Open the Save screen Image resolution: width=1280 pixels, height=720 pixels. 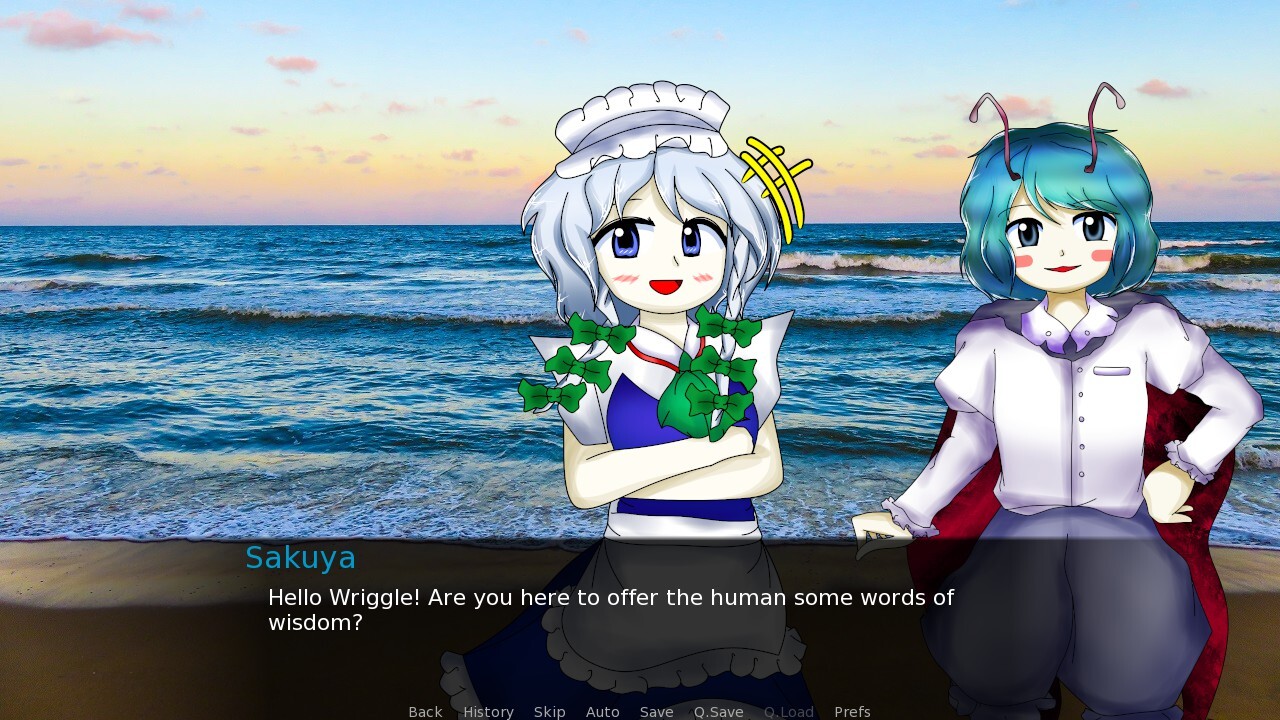tap(656, 711)
